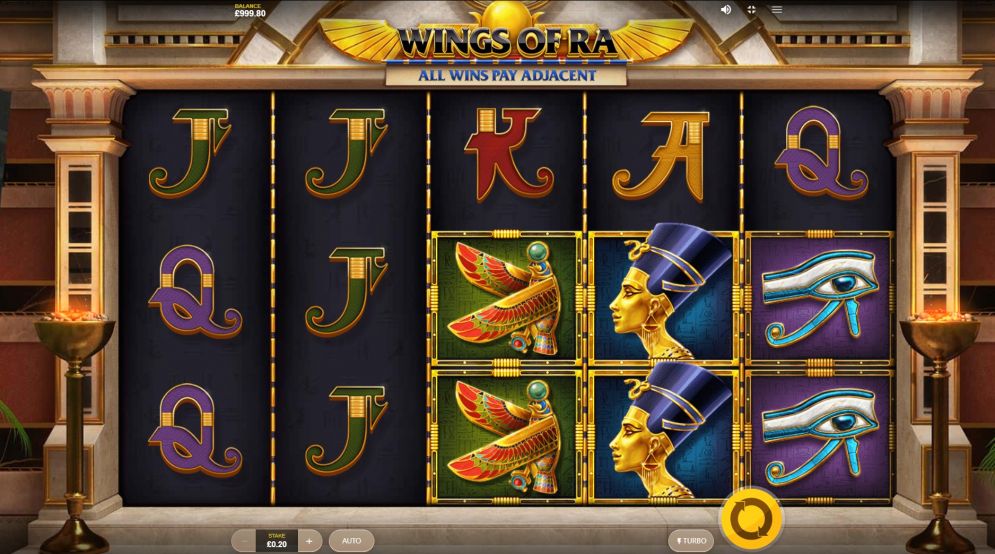Decrease the stake with the minus button
This screenshot has width=995, height=554.
245,540
